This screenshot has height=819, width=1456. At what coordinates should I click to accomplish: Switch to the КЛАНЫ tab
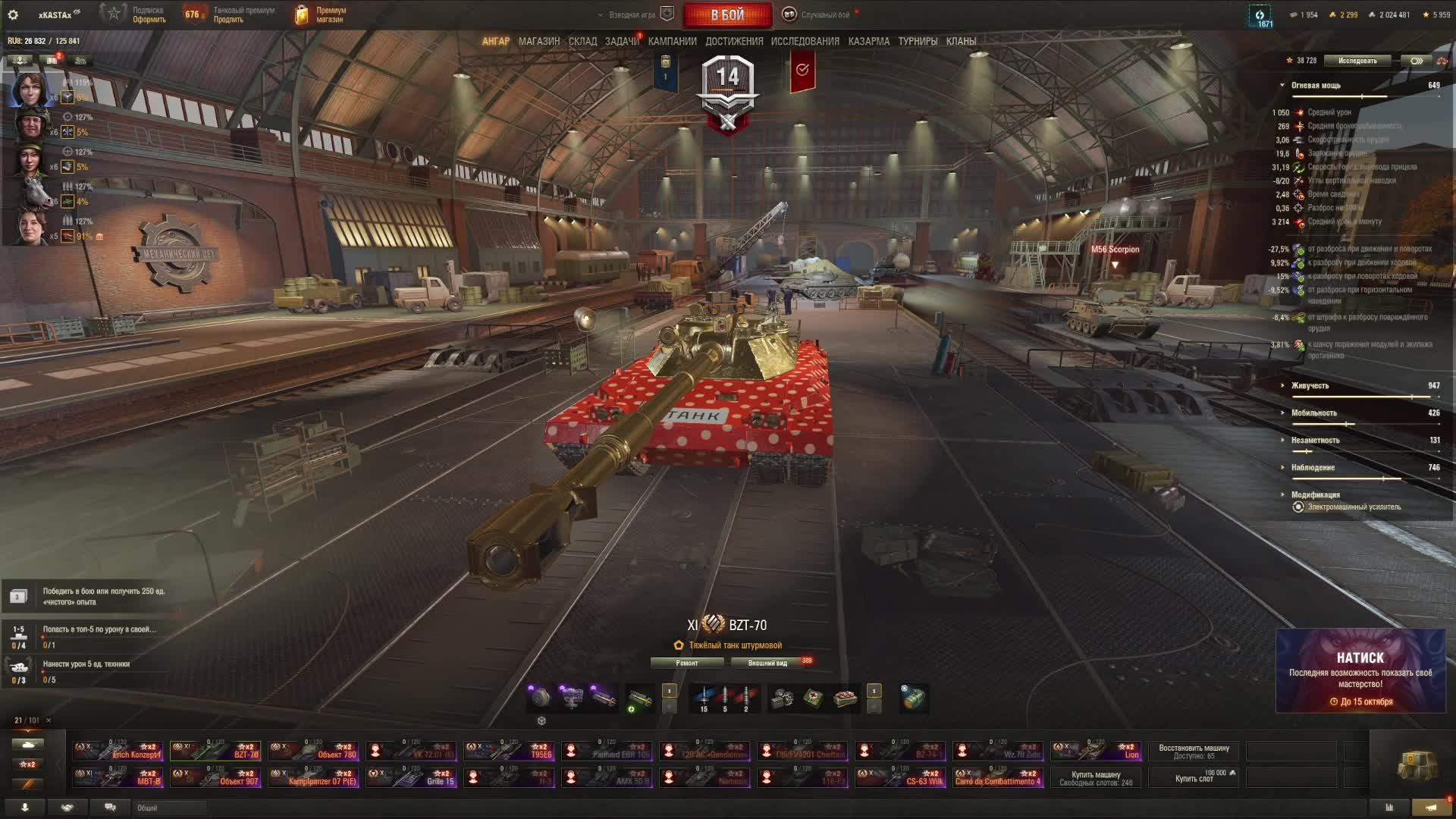tap(961, 42)
